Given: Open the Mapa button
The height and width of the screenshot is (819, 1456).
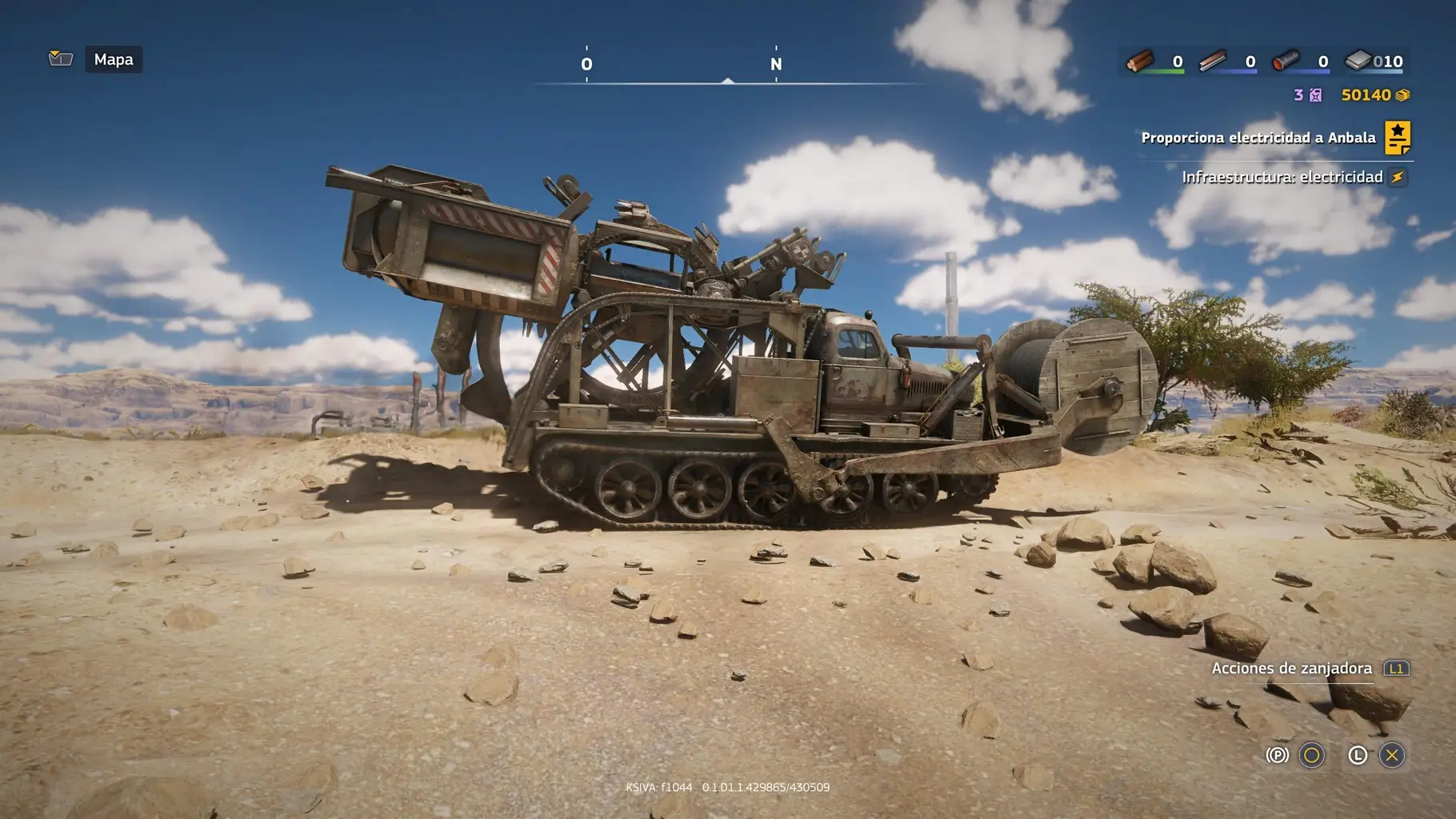Looking at the screenshot, I should tap(114, 60).
